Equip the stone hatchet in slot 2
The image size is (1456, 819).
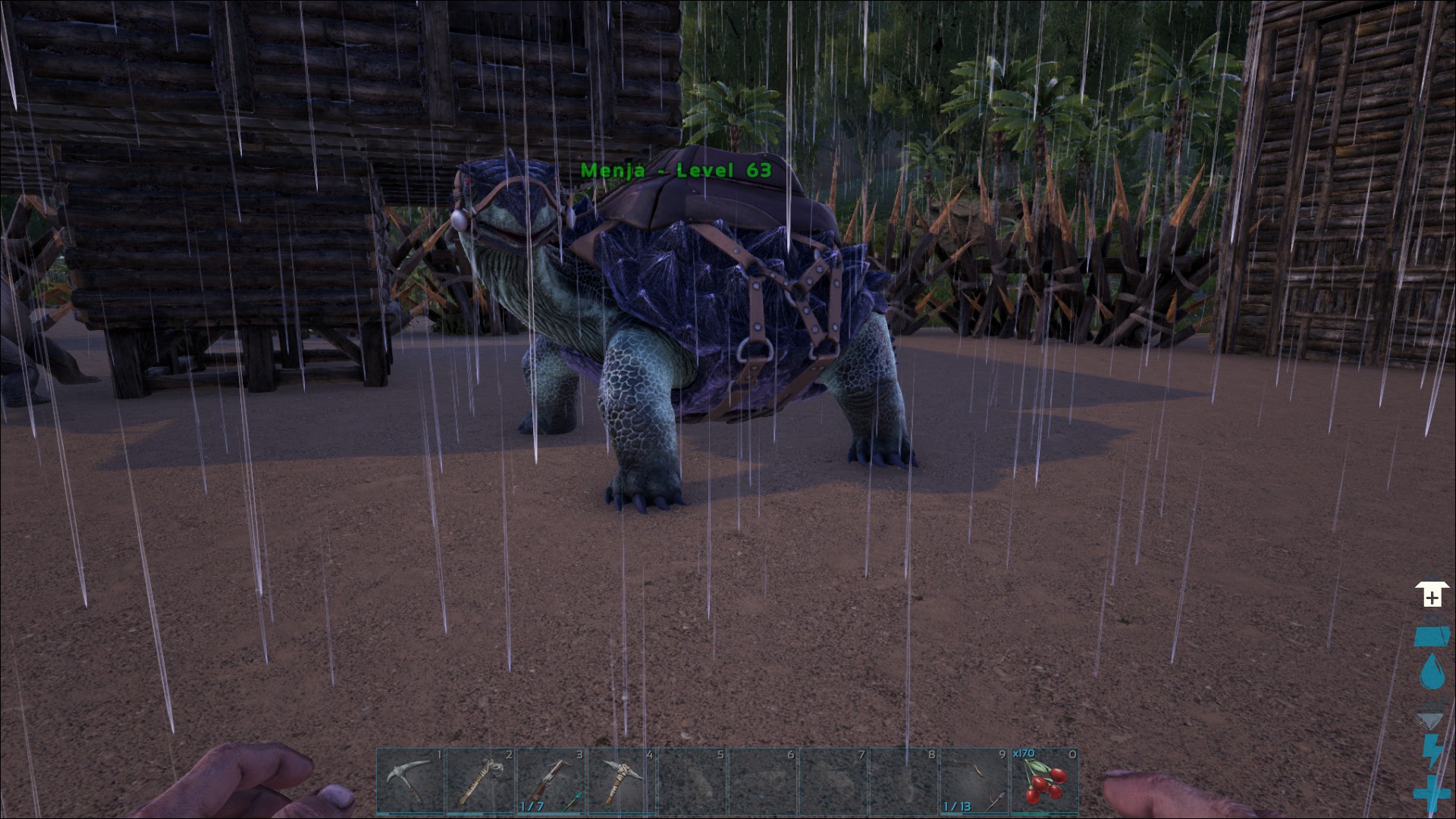coord(480,780)
